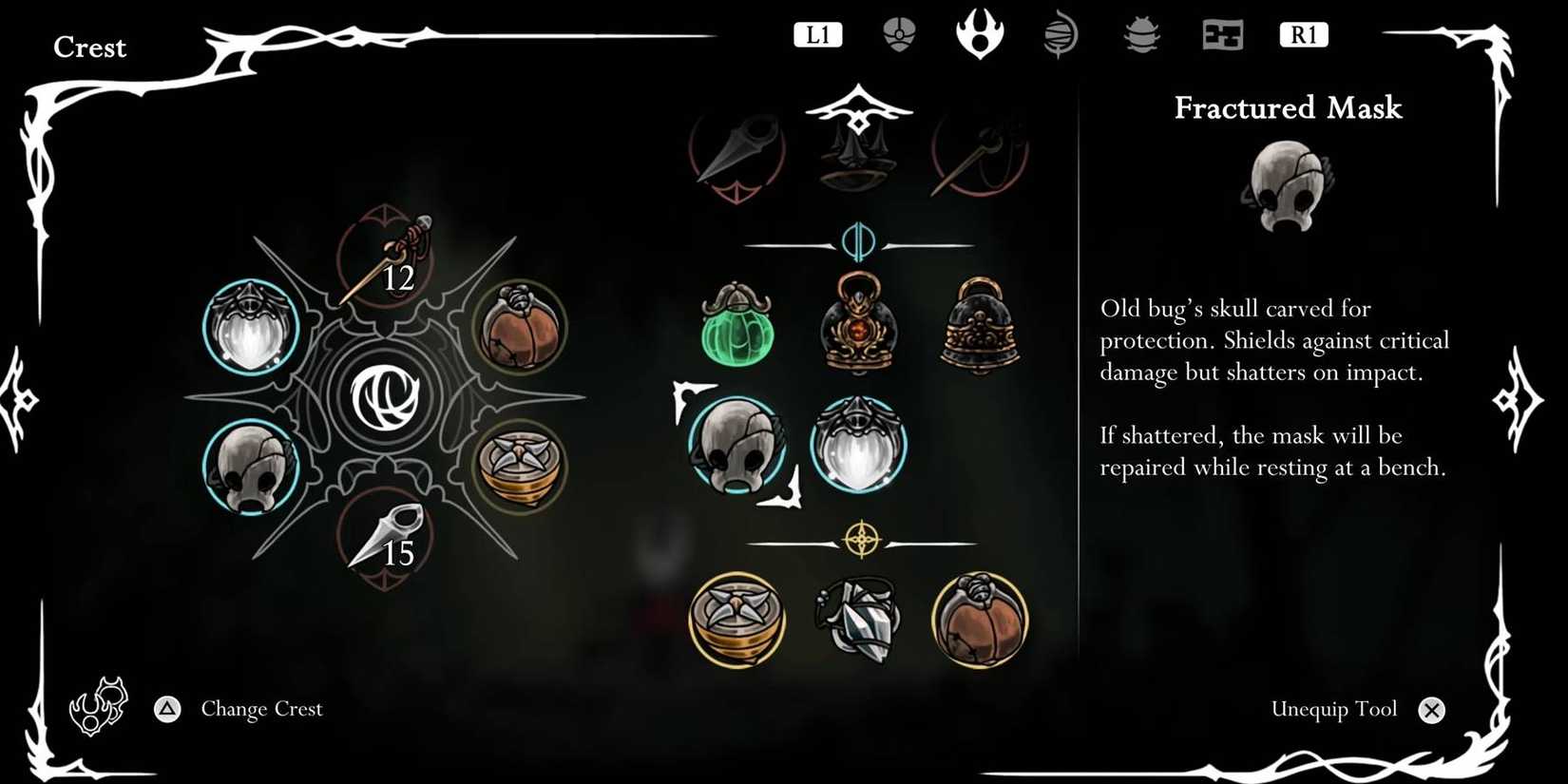Click the dimmed needle tool at top right
The width and height of the screenshot is (1568, 784).
tap(979, 152)
